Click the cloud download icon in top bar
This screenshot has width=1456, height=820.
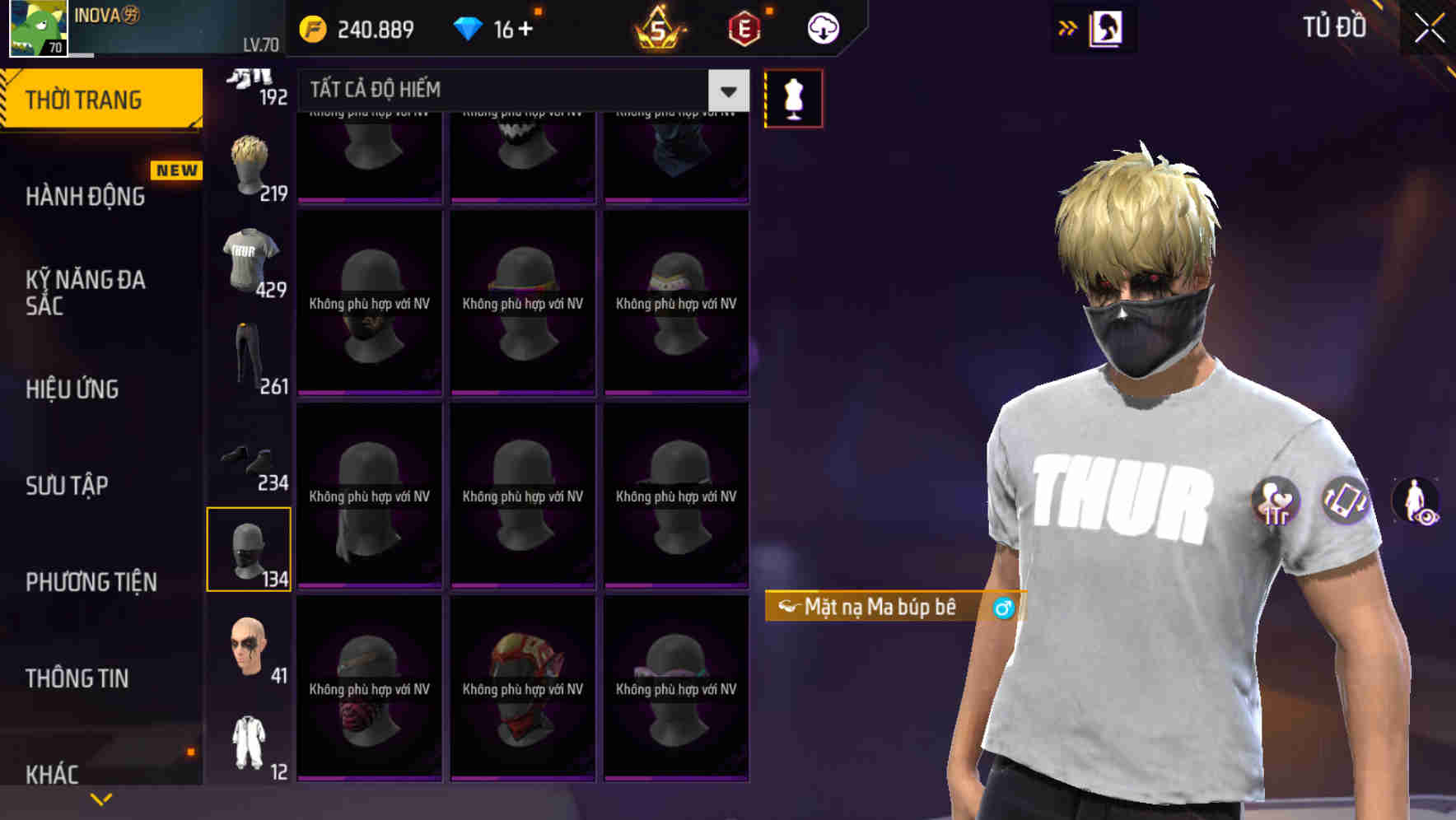pos(823,27)
